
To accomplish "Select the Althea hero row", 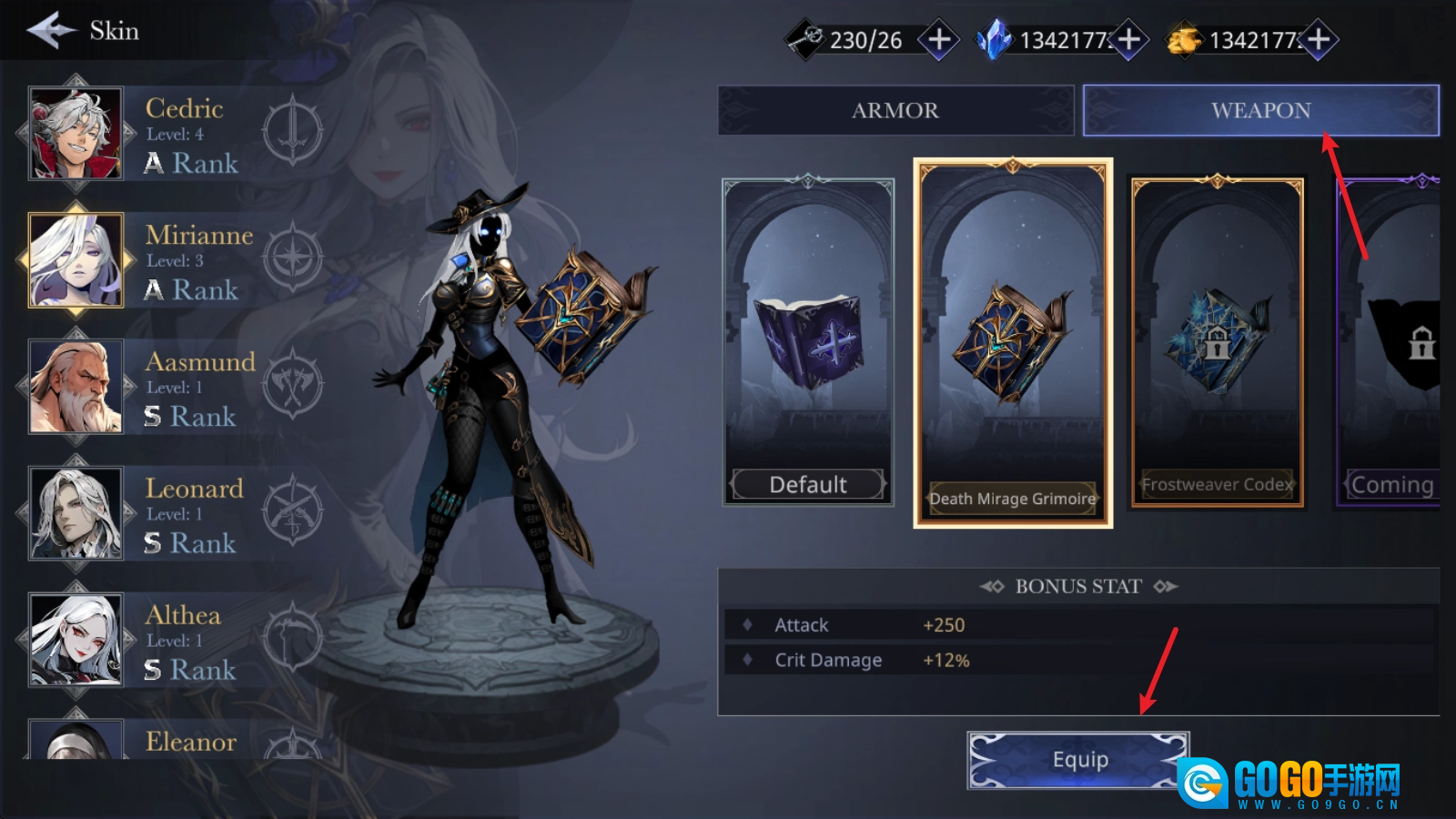I will tap(76, 640).
